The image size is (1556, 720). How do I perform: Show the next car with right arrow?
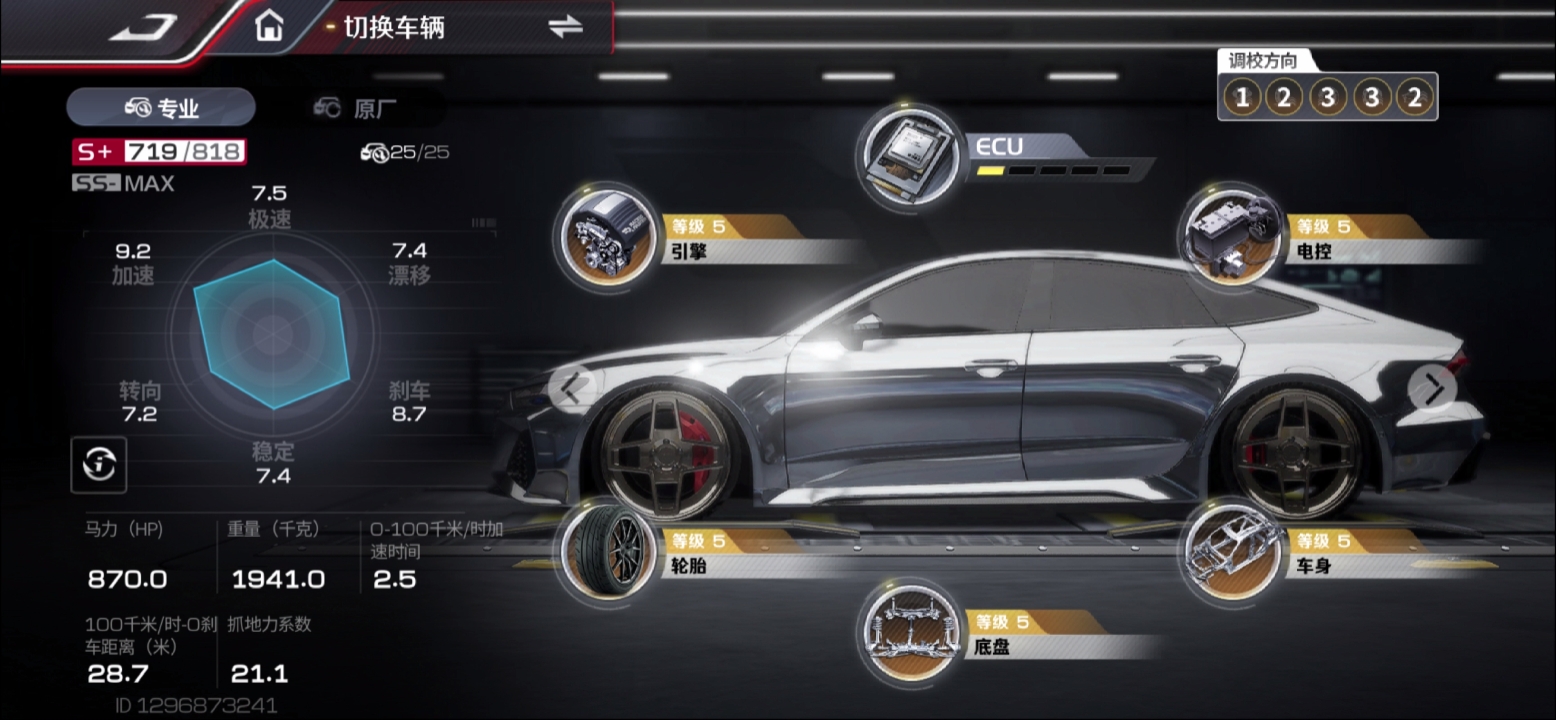(1433, 387)
